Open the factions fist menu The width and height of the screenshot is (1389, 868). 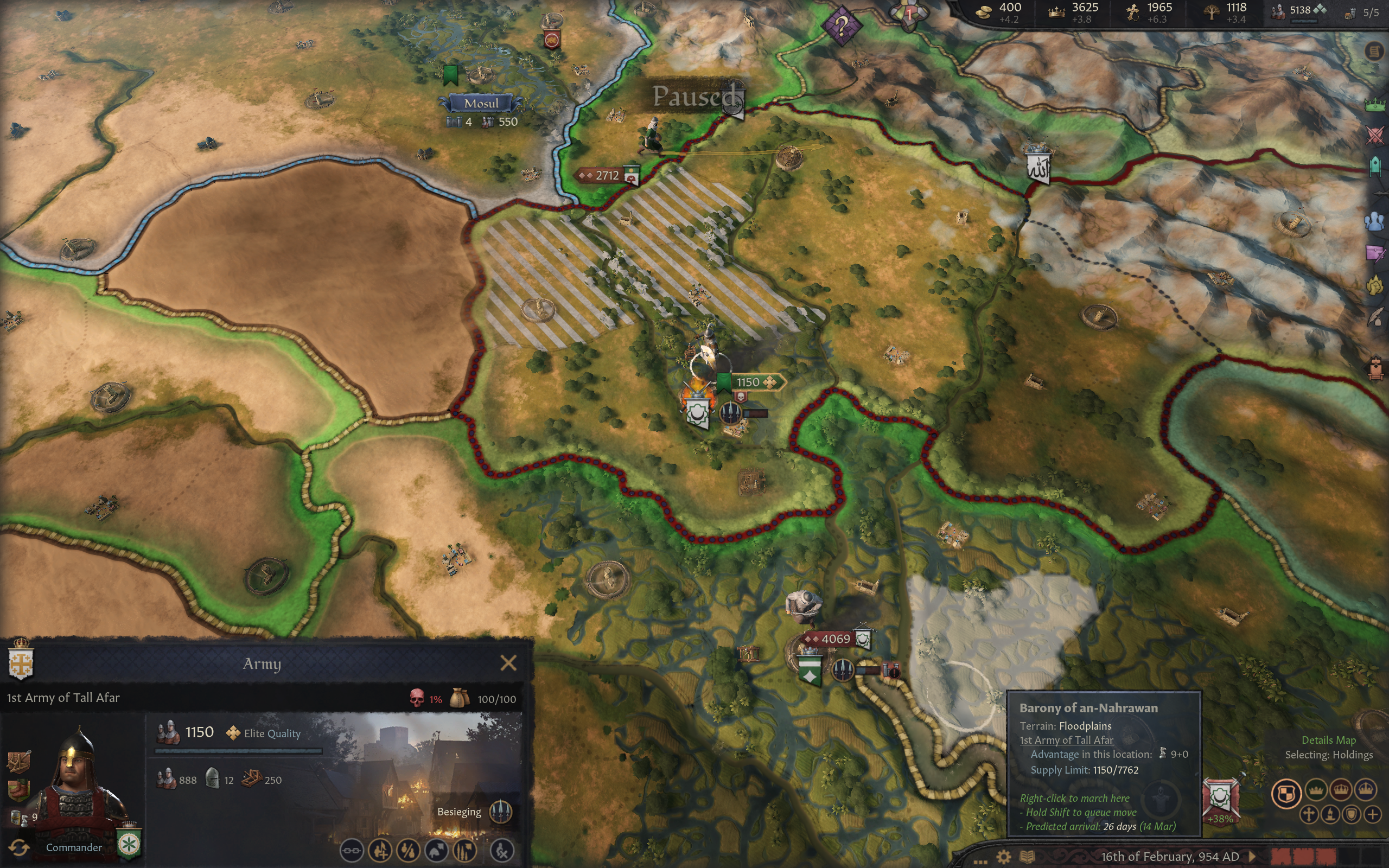1375,285
